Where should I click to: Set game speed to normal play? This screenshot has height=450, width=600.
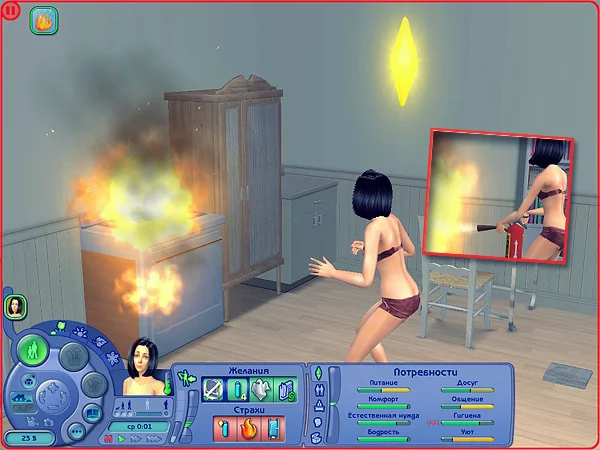point(122,438)
